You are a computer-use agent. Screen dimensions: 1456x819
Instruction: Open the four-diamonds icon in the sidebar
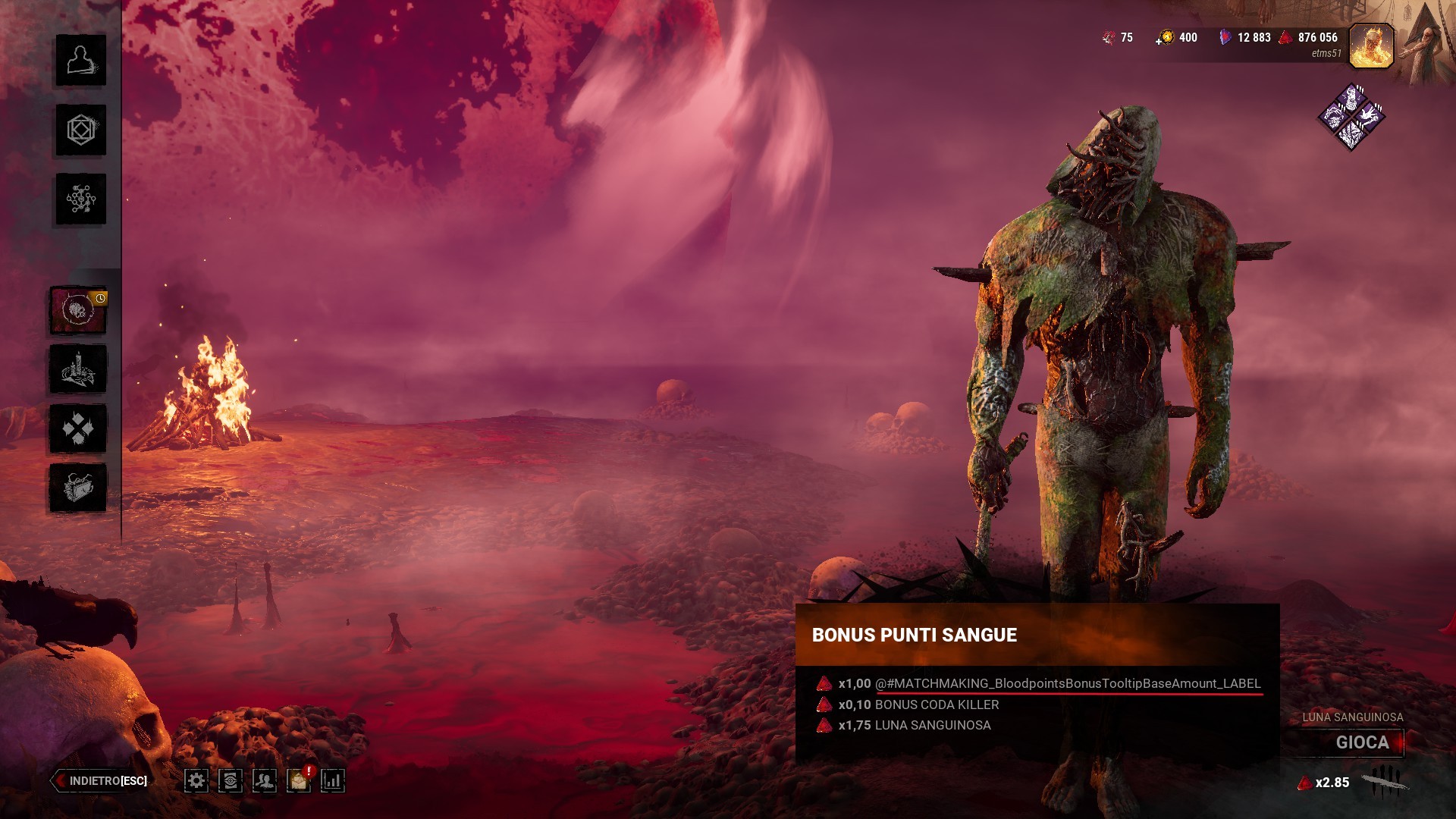(x=78, y=428)
